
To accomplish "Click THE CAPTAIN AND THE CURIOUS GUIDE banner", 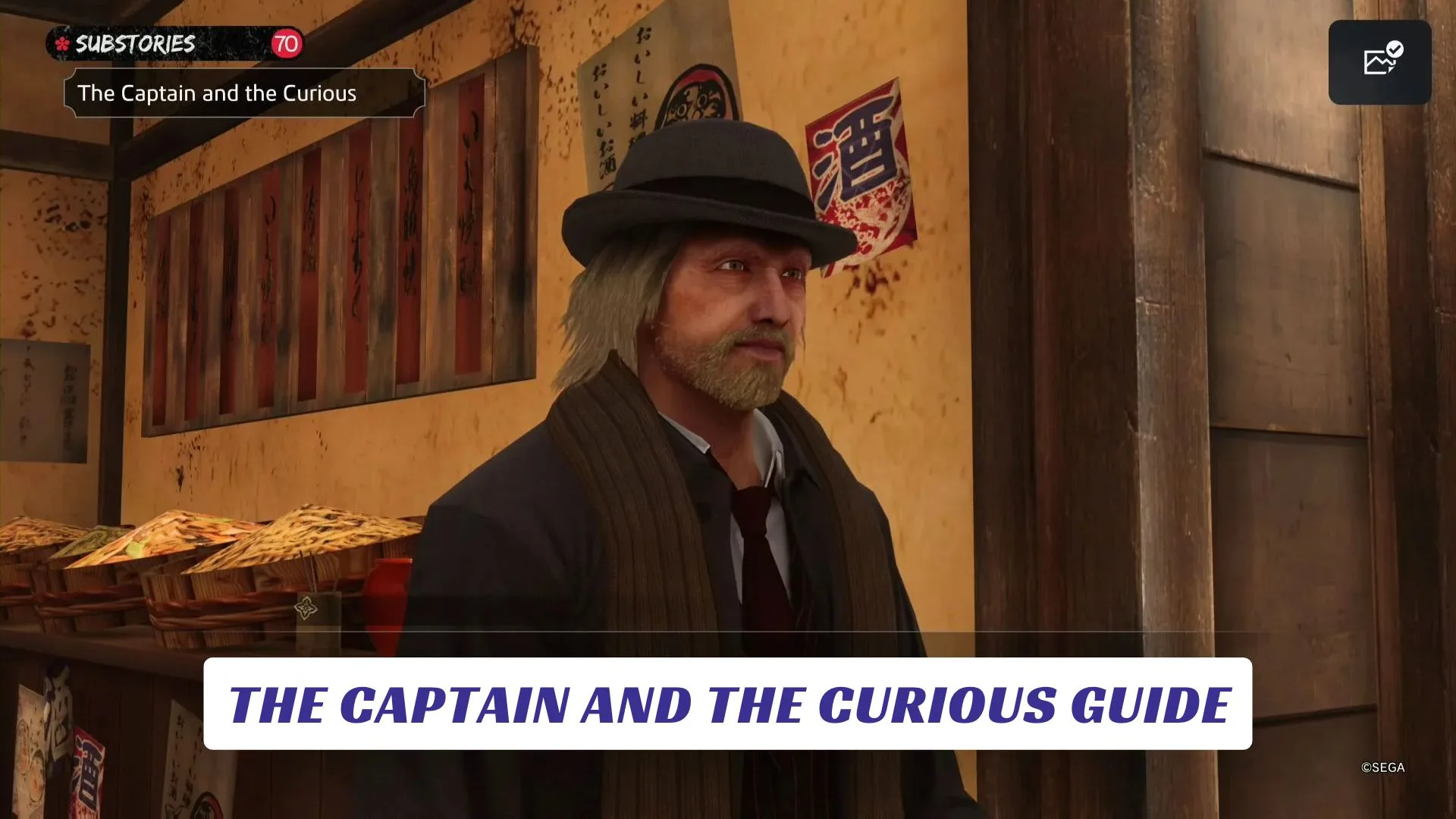I will pos(728,704).
